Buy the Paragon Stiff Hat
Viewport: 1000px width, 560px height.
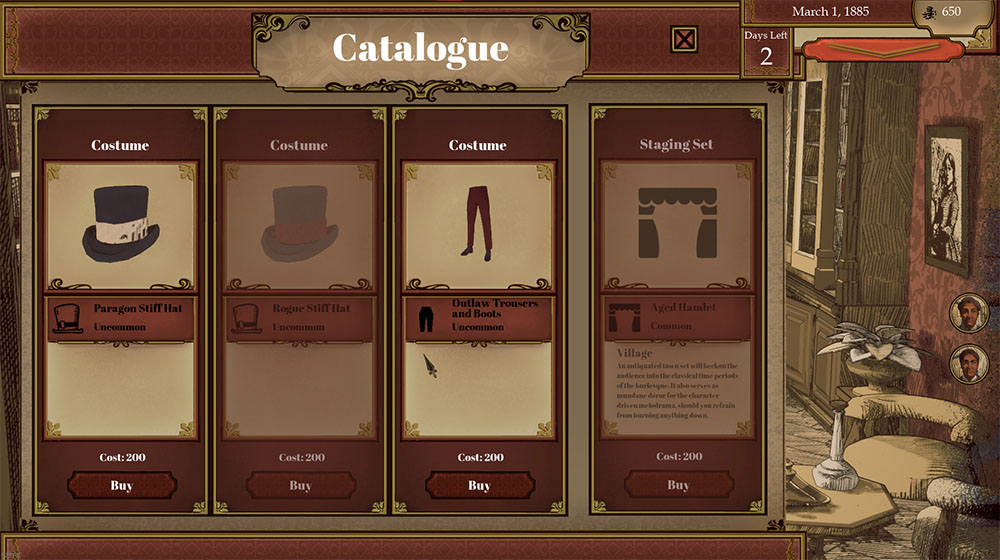(121, 486)
